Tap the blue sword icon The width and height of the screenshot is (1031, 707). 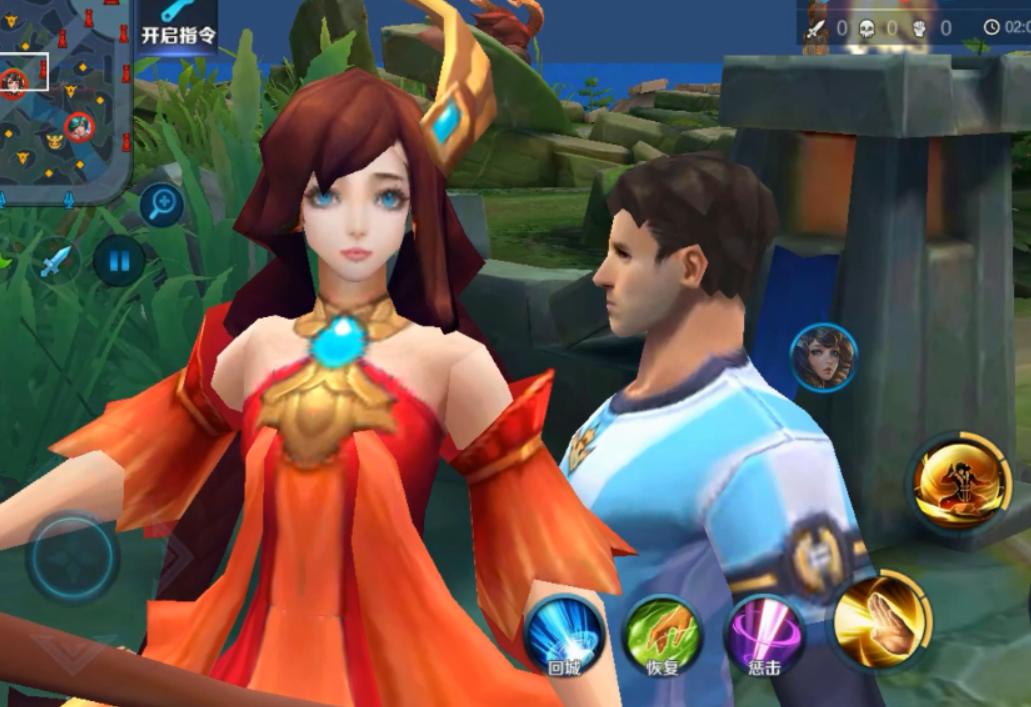[58, 262]
